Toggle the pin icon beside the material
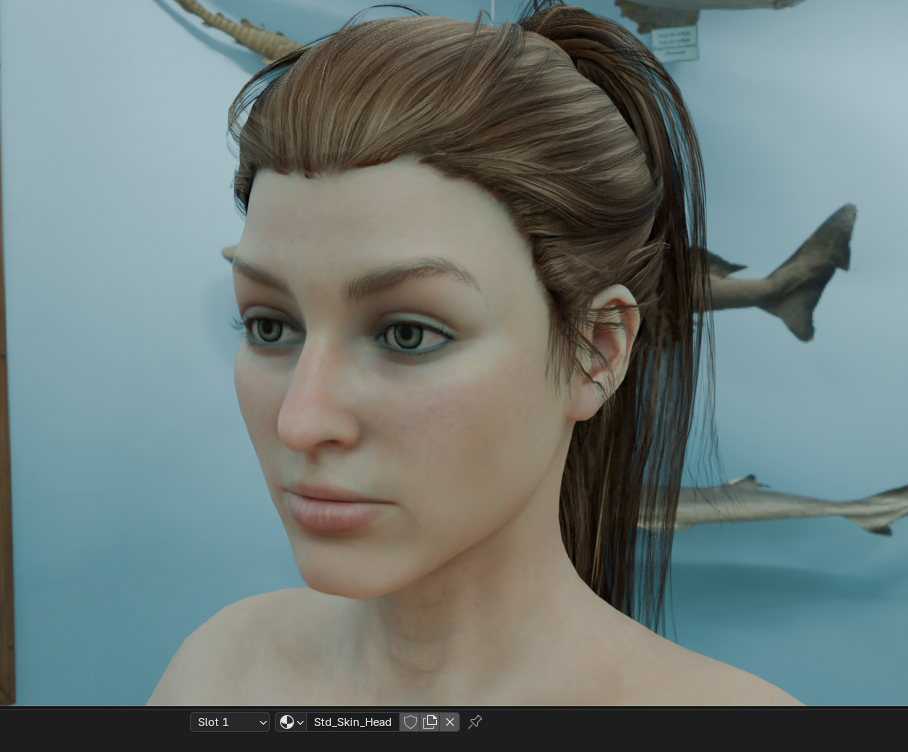 pos(475,722)
